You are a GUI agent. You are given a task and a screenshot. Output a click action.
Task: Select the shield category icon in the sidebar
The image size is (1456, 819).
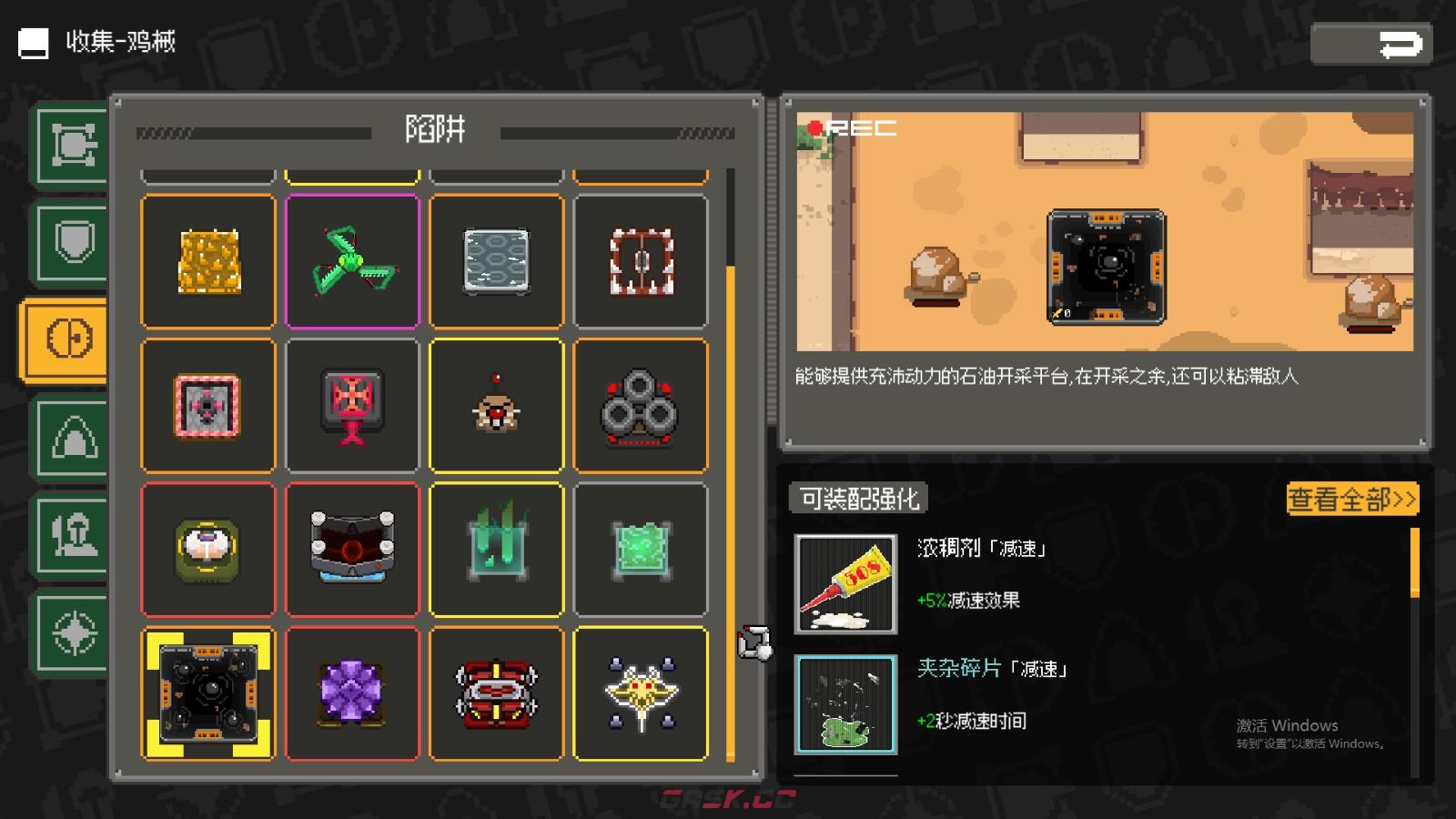coord(68,239)
